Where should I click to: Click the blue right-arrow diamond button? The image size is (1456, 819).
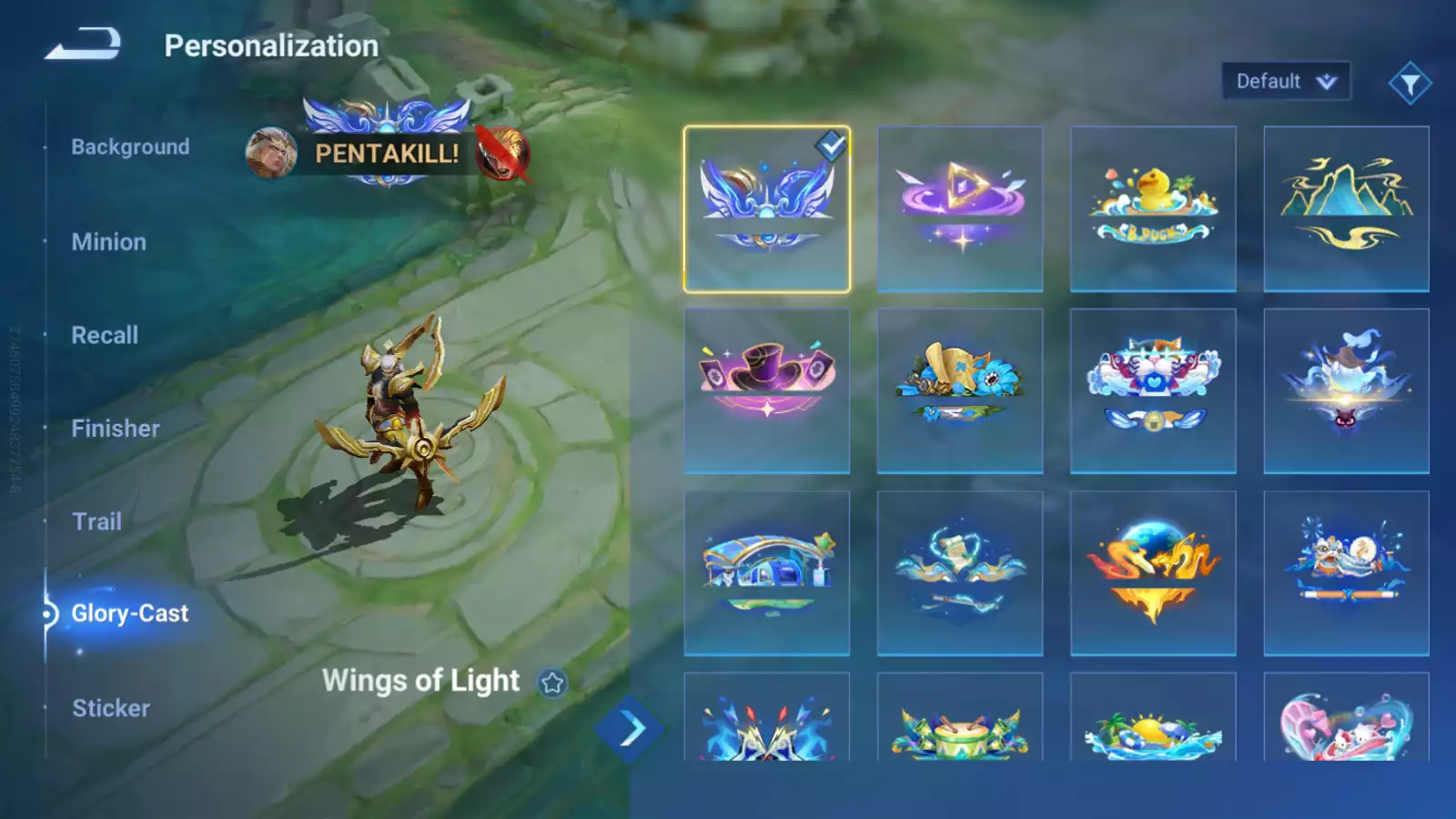click(x=630, y=728)
